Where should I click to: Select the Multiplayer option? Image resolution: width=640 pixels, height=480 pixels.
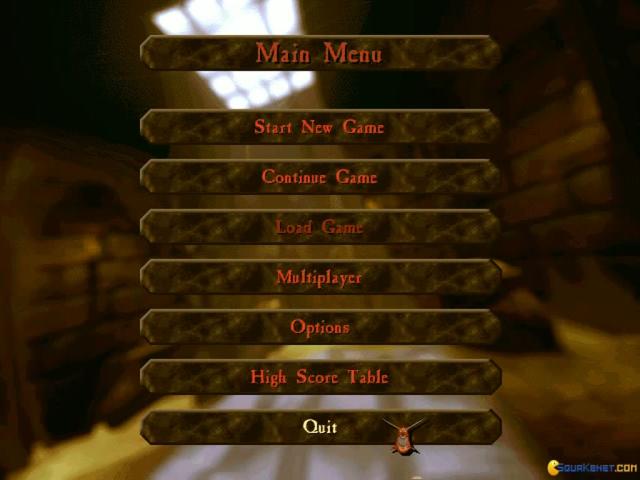coord(320,277)
